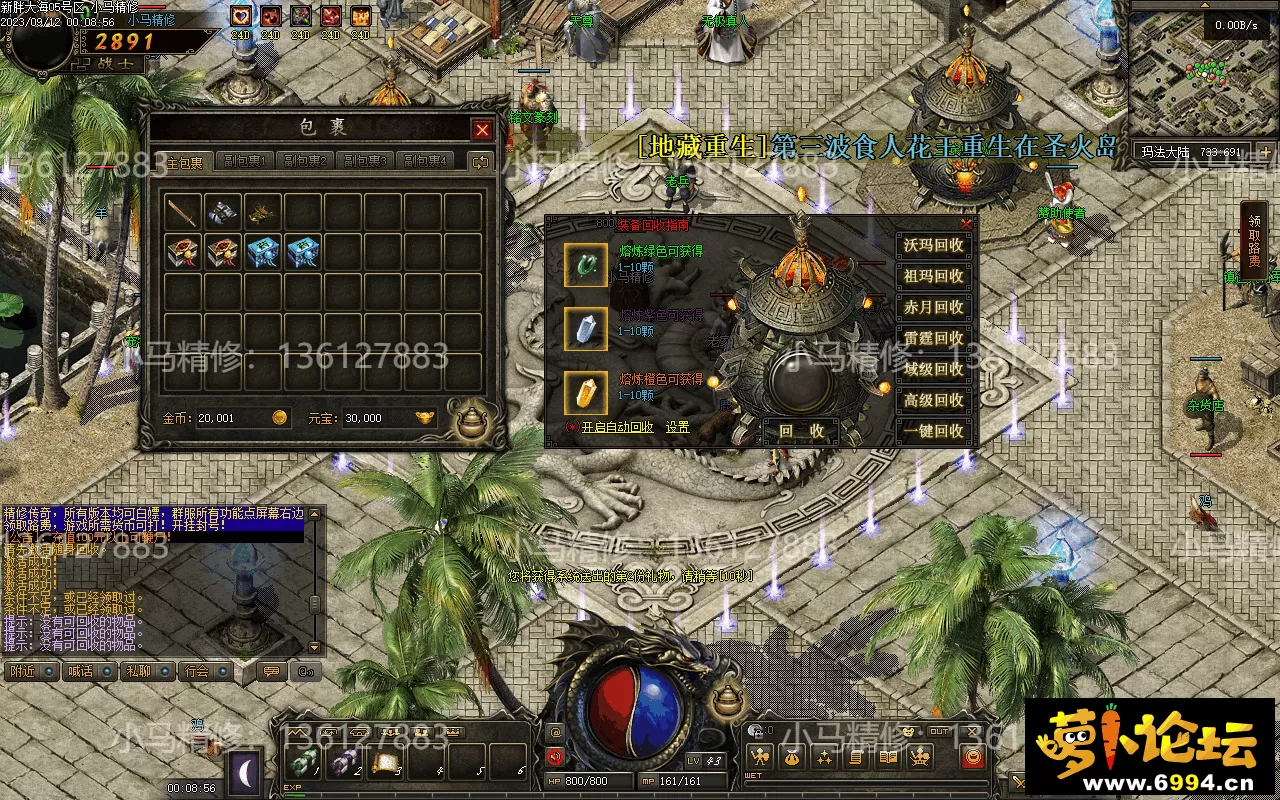
Task: Select the 行会 guild chat channel
Action: pos(204,671)
